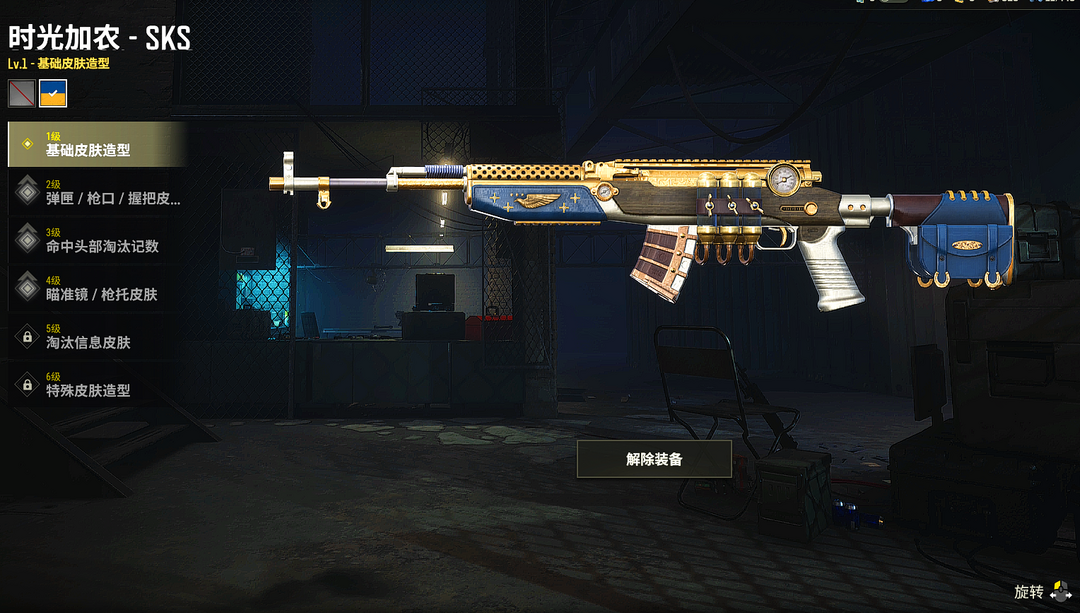Open level 3 命中头部淘汰记数

click(97, 240)
